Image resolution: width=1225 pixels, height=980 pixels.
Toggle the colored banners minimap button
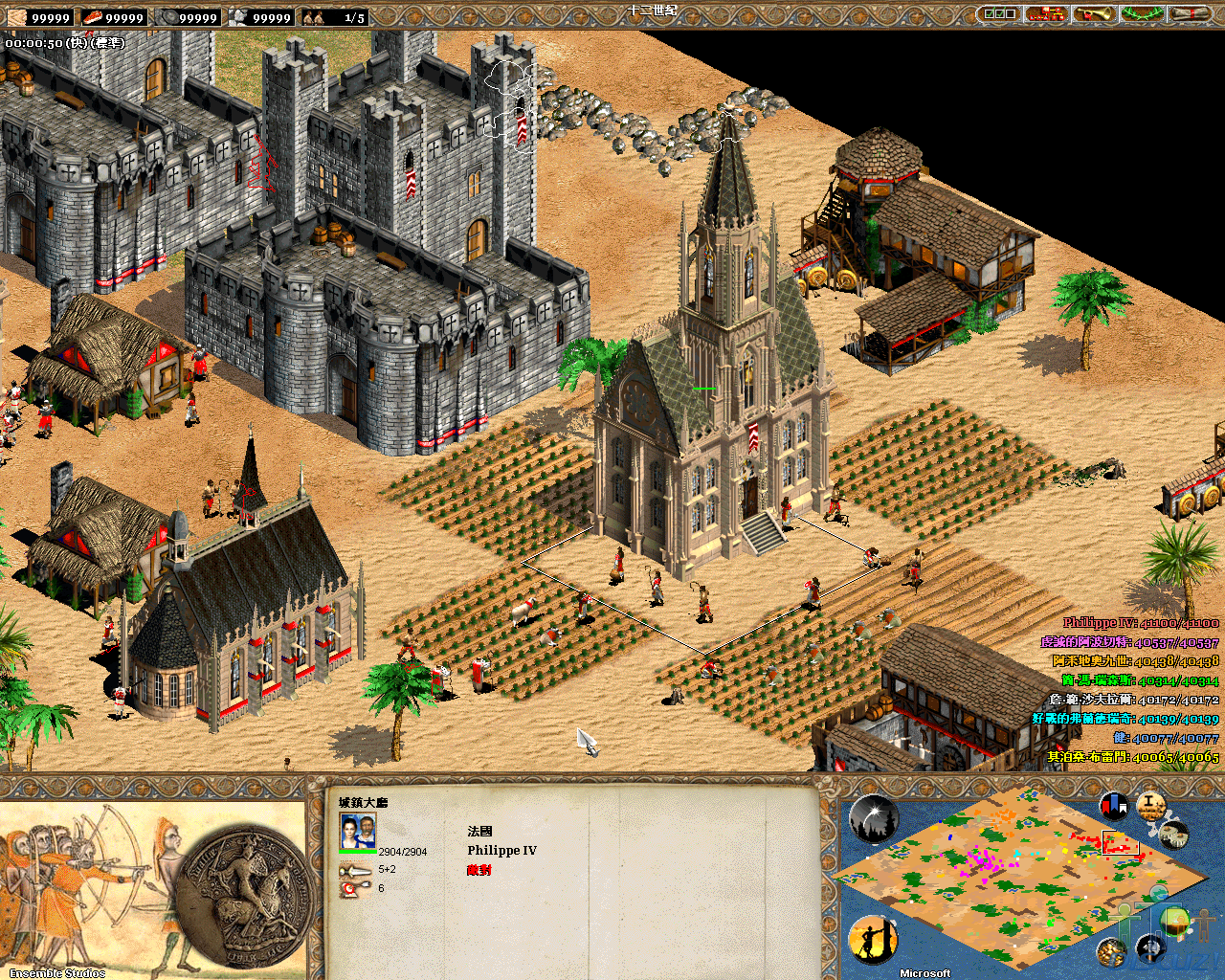click(1113, 806)
